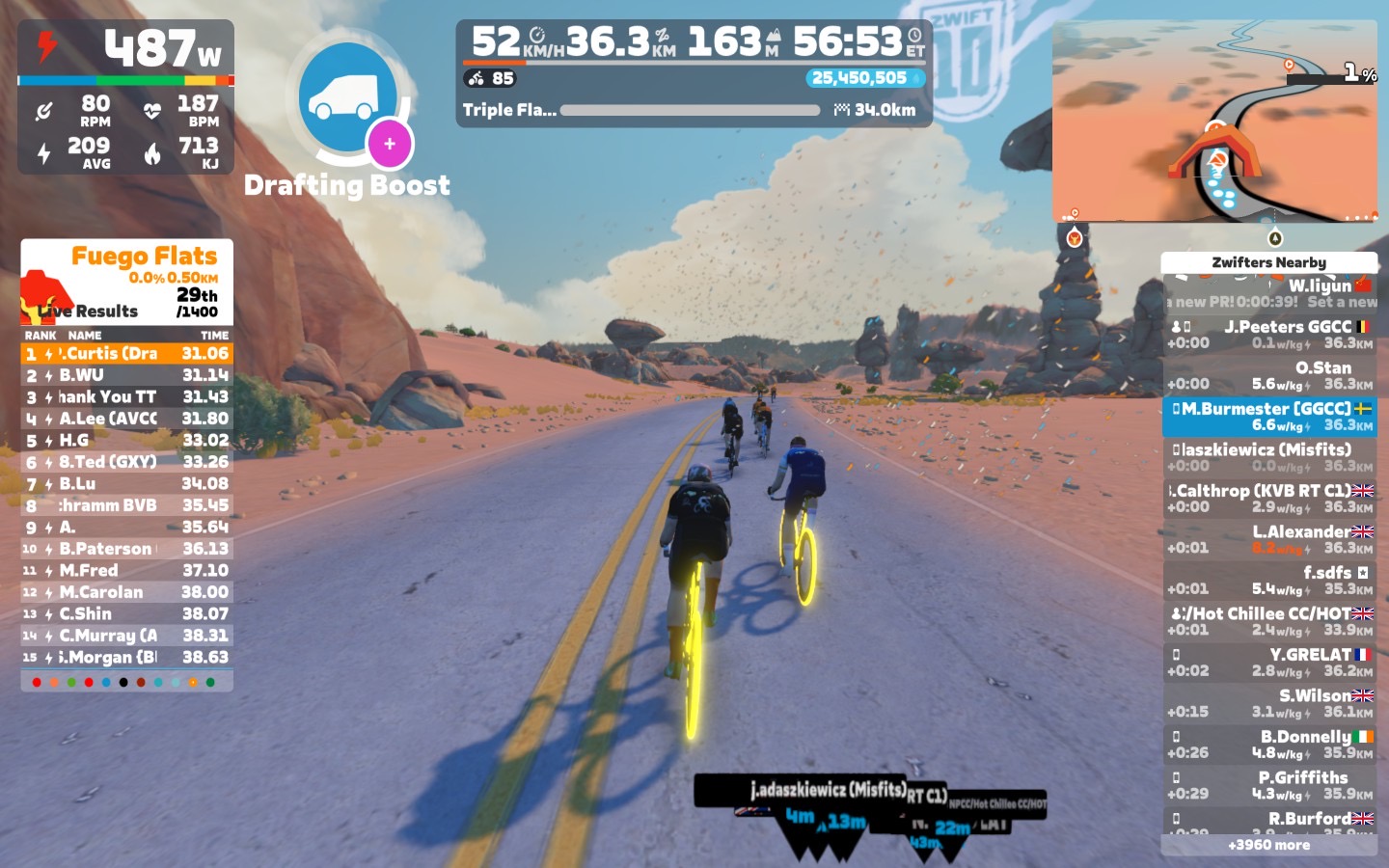Select M.Fred in the Fuego Flats results

tap(126, 570)
